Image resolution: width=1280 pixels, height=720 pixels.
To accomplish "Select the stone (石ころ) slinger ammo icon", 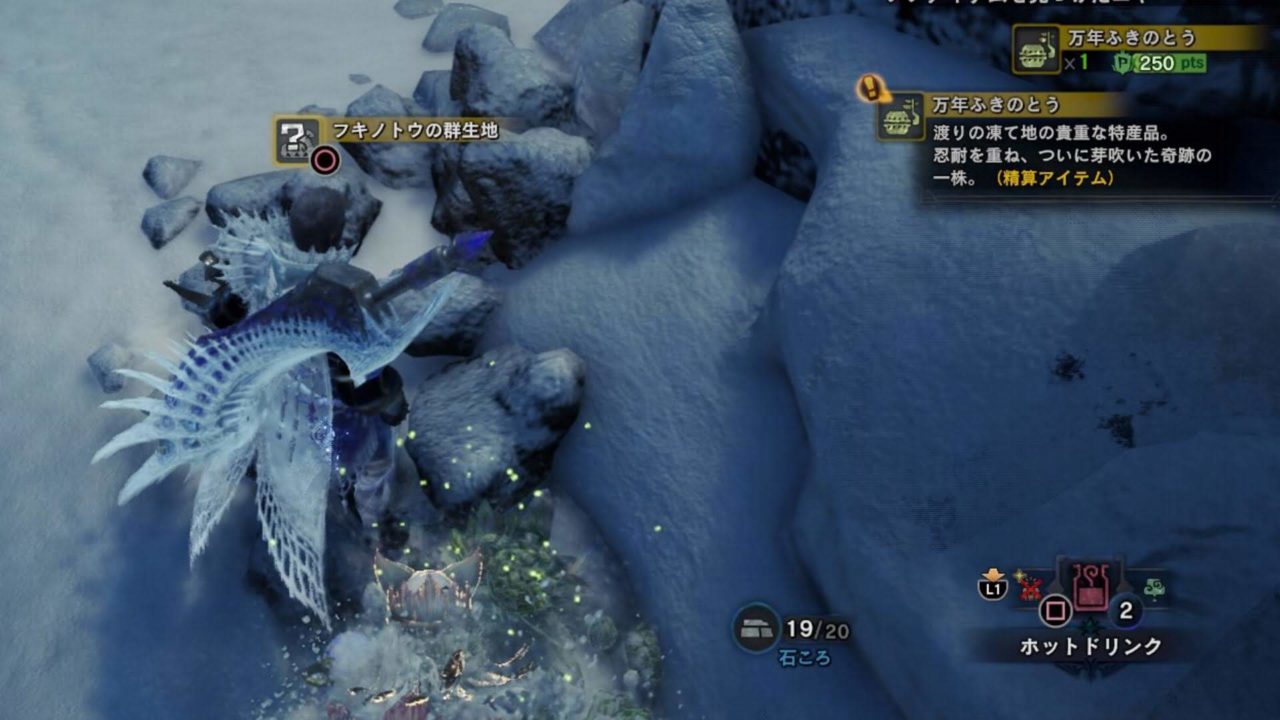I will coord(757,628).
